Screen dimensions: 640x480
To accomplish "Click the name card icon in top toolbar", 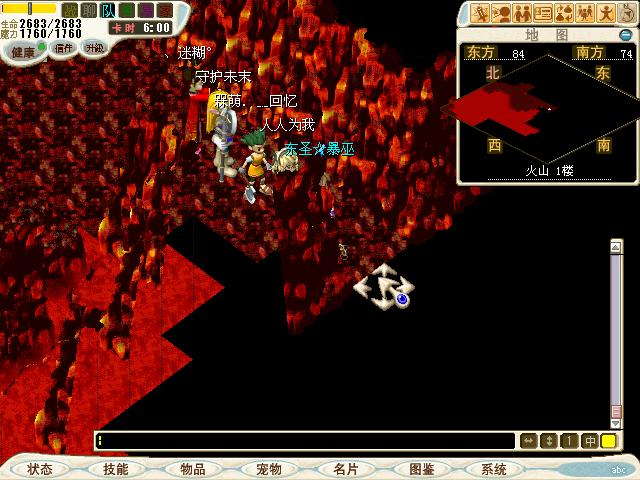I will (x=543, y=13).
